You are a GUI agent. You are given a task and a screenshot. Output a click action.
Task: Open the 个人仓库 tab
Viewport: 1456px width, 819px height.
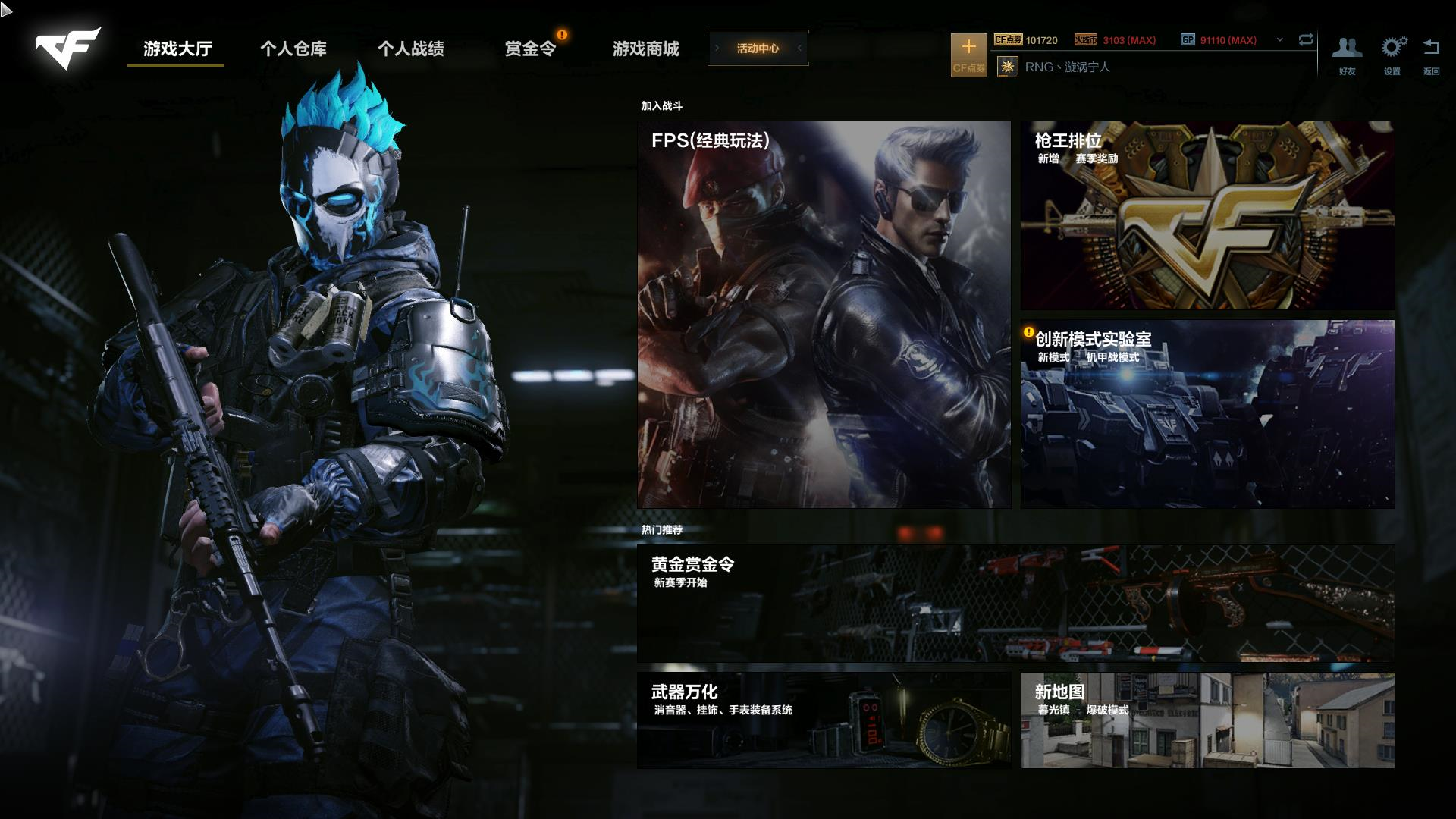293,49
